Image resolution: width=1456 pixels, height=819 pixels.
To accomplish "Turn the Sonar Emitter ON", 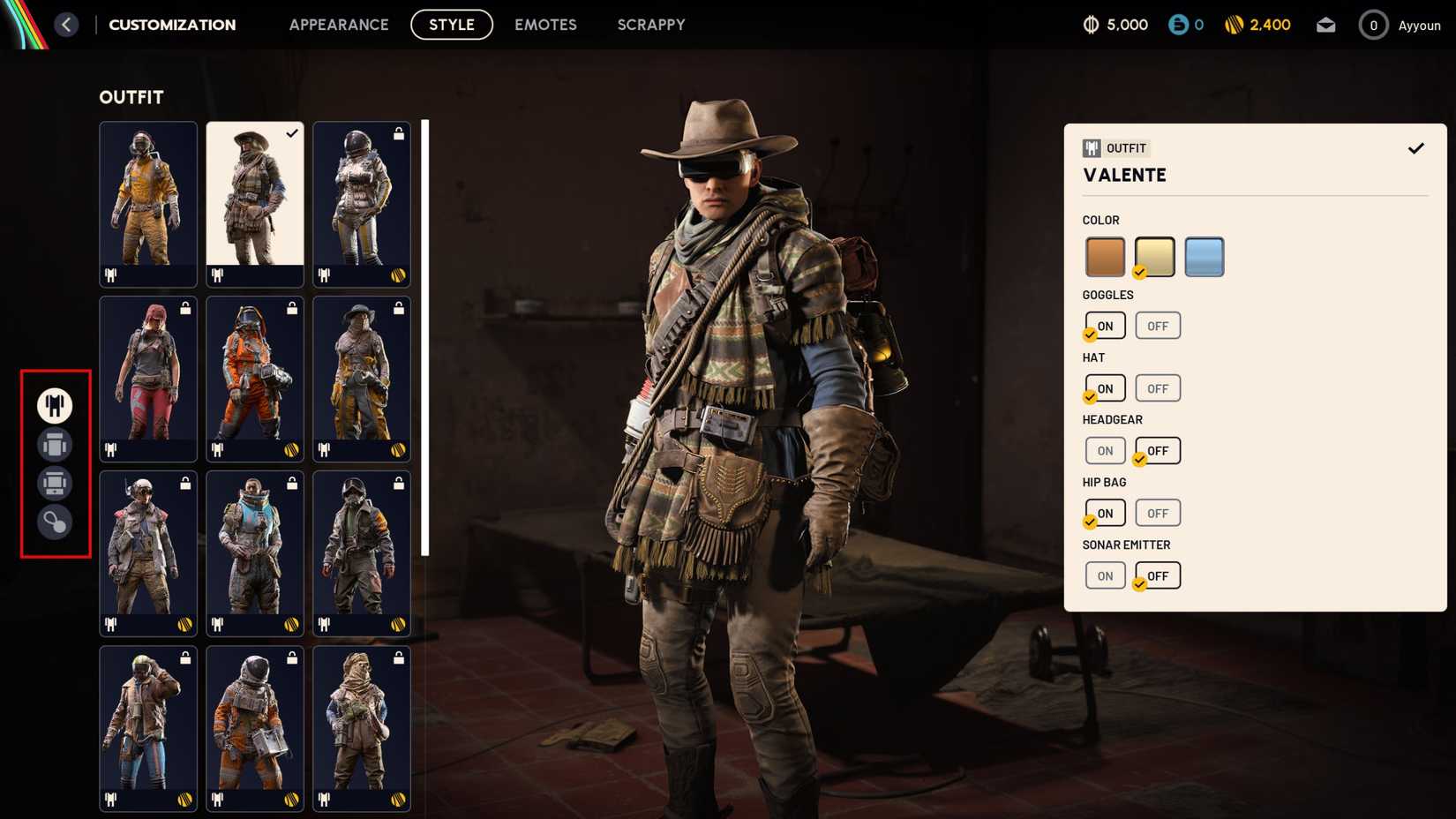I will point(1105,575).
